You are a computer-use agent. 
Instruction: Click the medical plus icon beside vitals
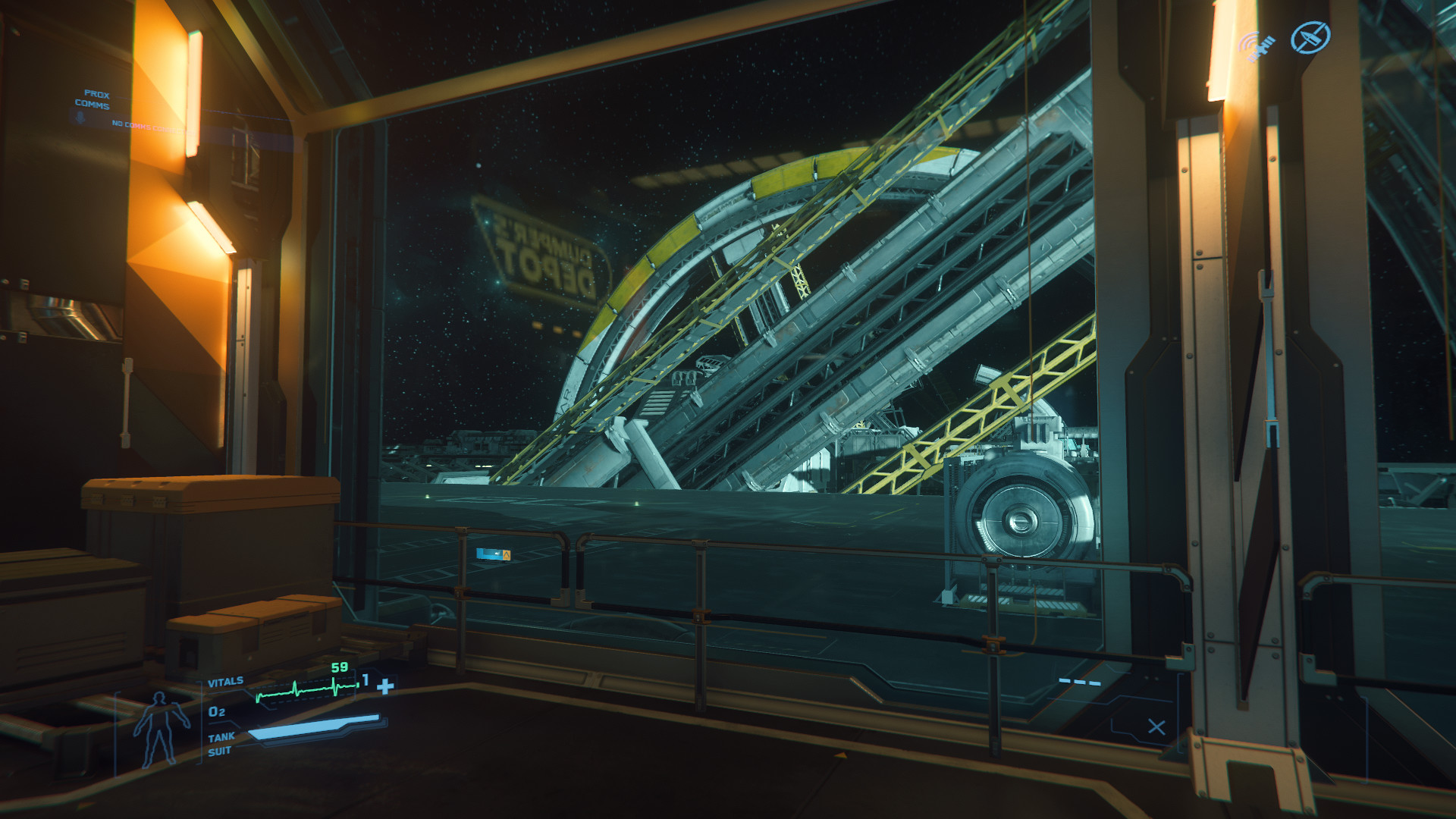coord(386,686)
